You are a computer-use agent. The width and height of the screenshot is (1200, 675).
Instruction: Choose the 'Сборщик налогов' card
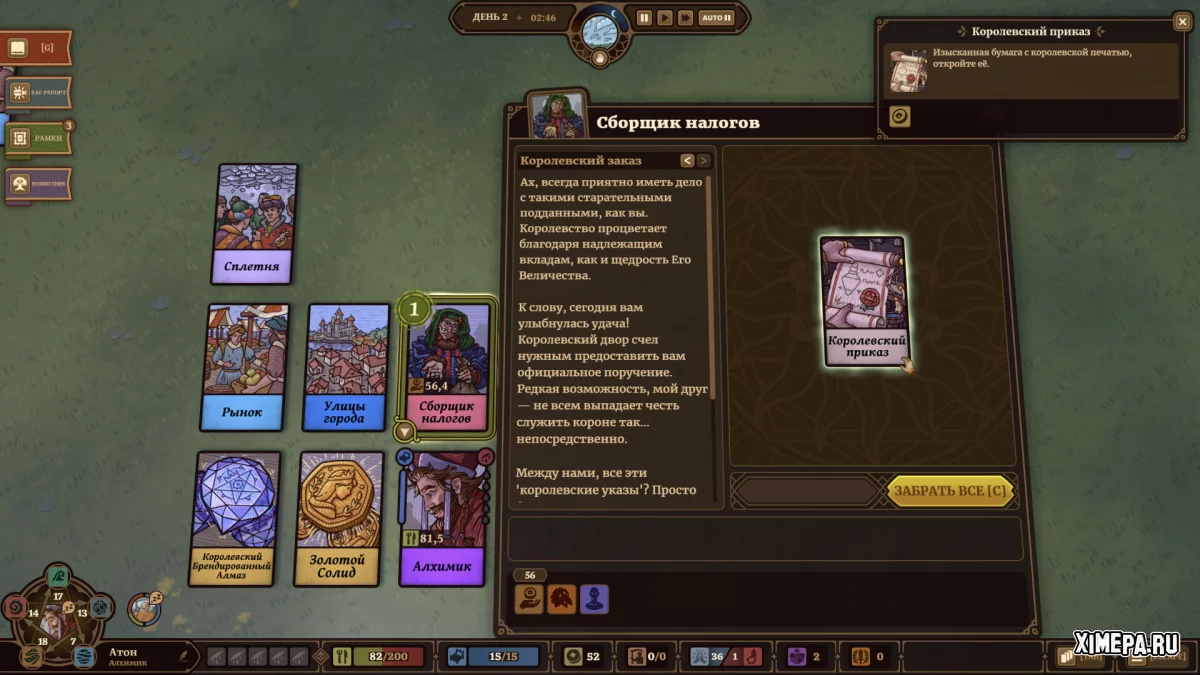449,367
